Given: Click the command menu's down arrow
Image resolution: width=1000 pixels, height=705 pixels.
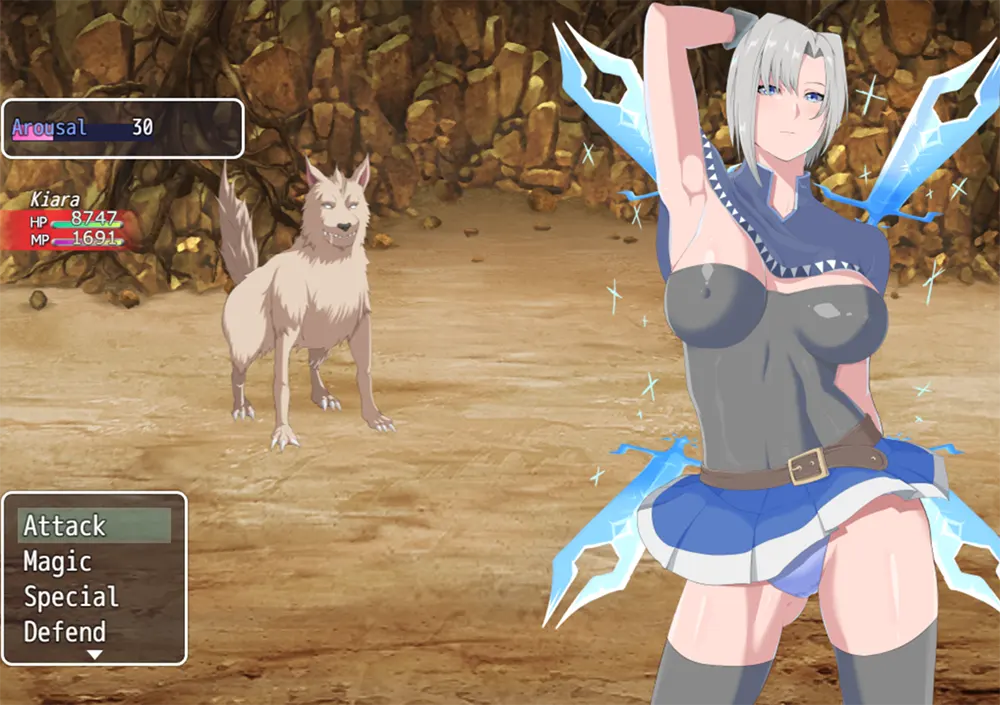Looking at the screenshot, I should coord(95,655).
